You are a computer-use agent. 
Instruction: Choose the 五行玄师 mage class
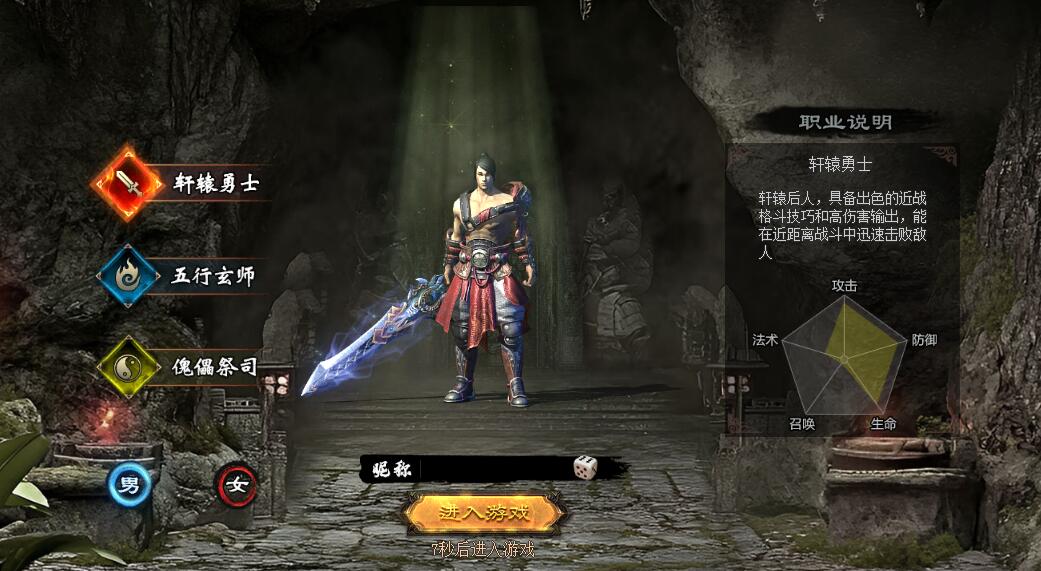pyautogui.click(x=128, y=276)
